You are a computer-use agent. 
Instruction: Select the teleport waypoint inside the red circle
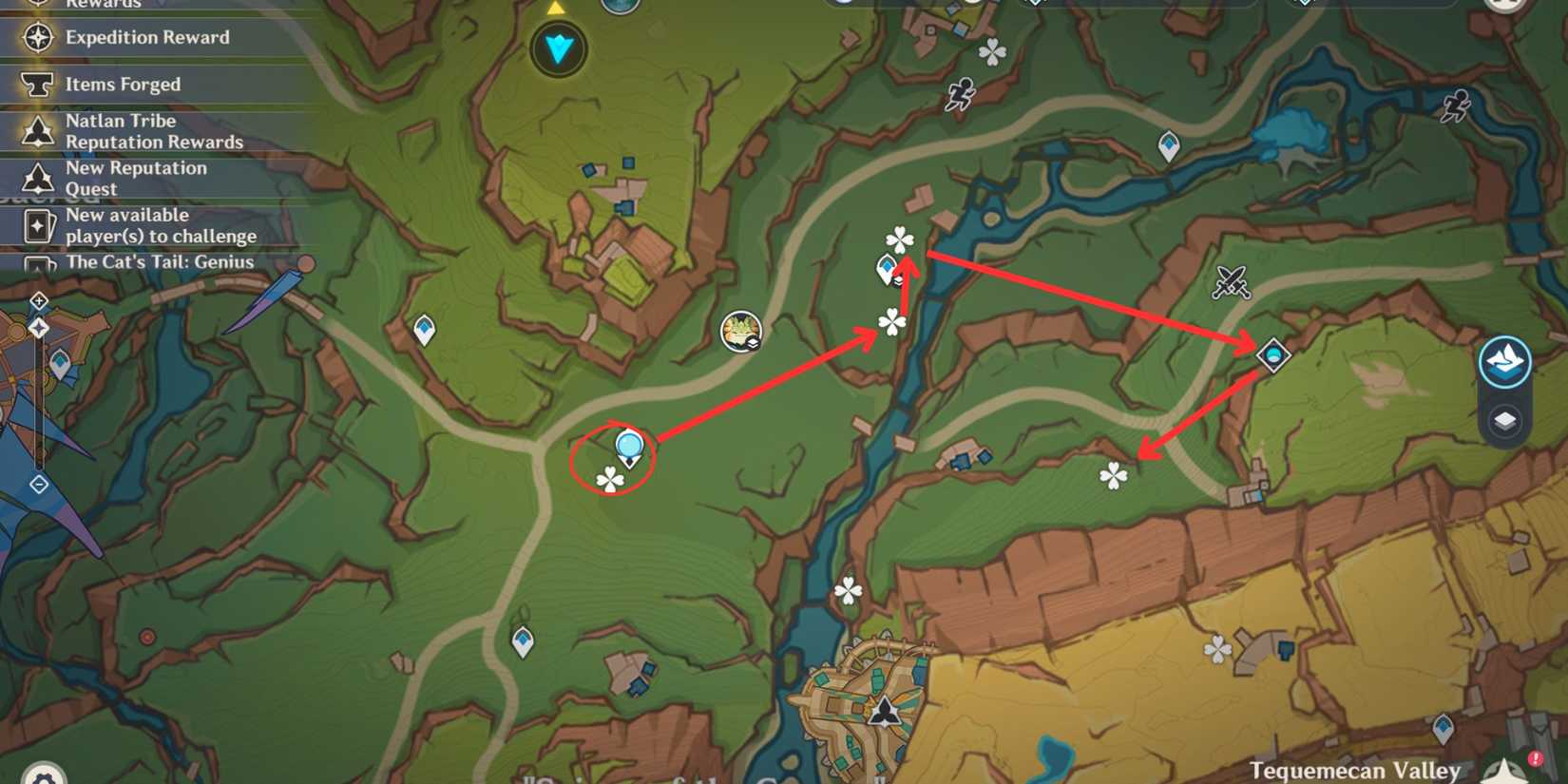(x=628, y=447)
